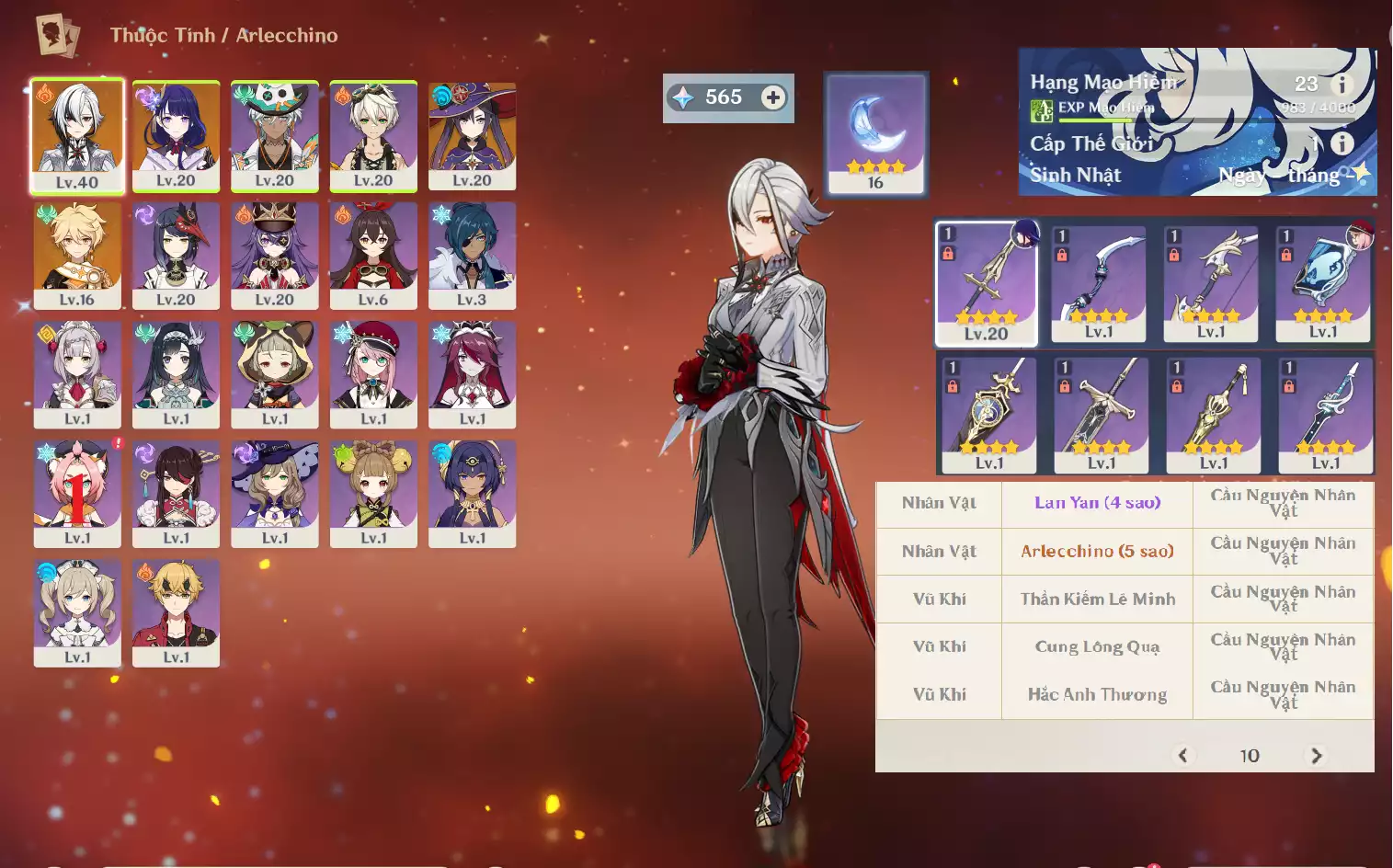This screenshot has height=868, width=1393.
Task: Select the Lv.40 Arlecchino character portrait
Action: (x=77, y=135)
